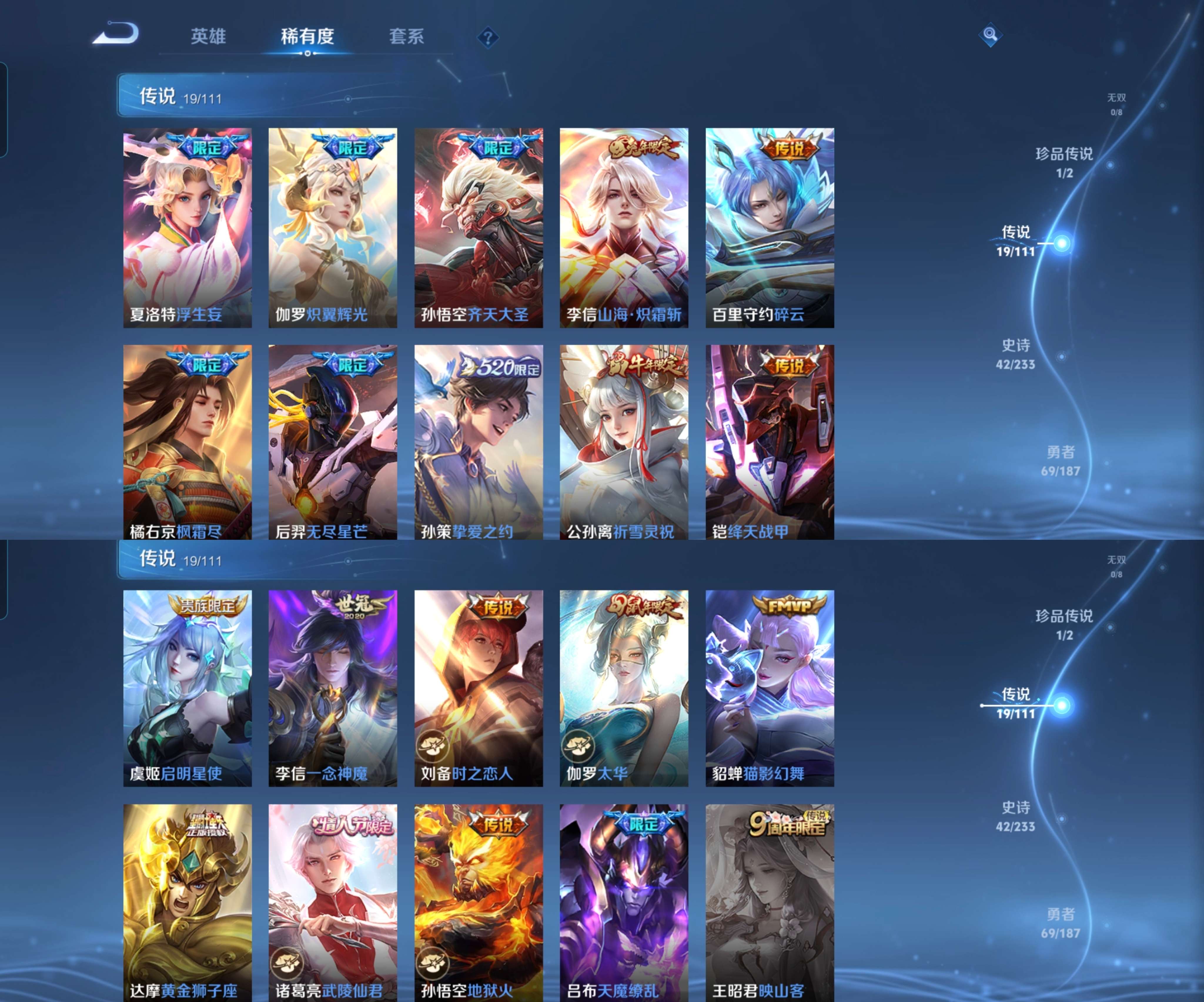Select the 吕布 天魔缭乱 skin card

coord(624,902)
